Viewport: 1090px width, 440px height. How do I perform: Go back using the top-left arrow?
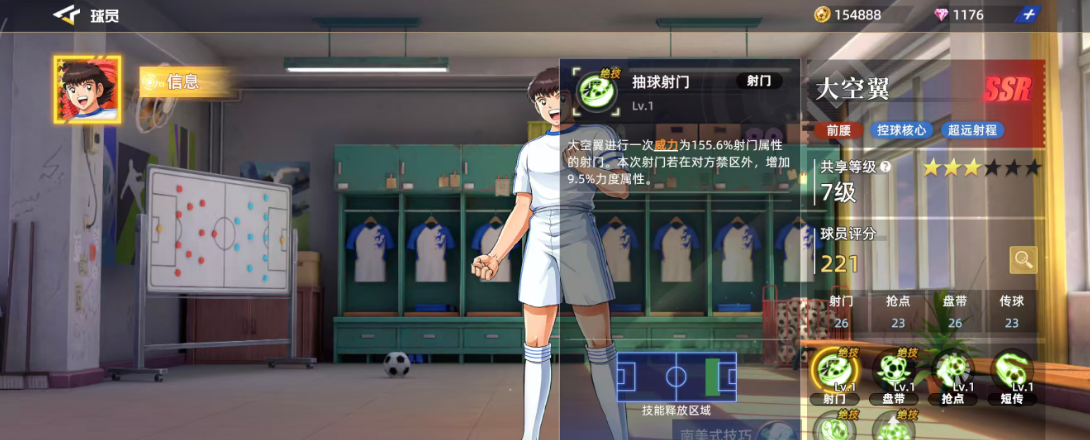[66, 14]
